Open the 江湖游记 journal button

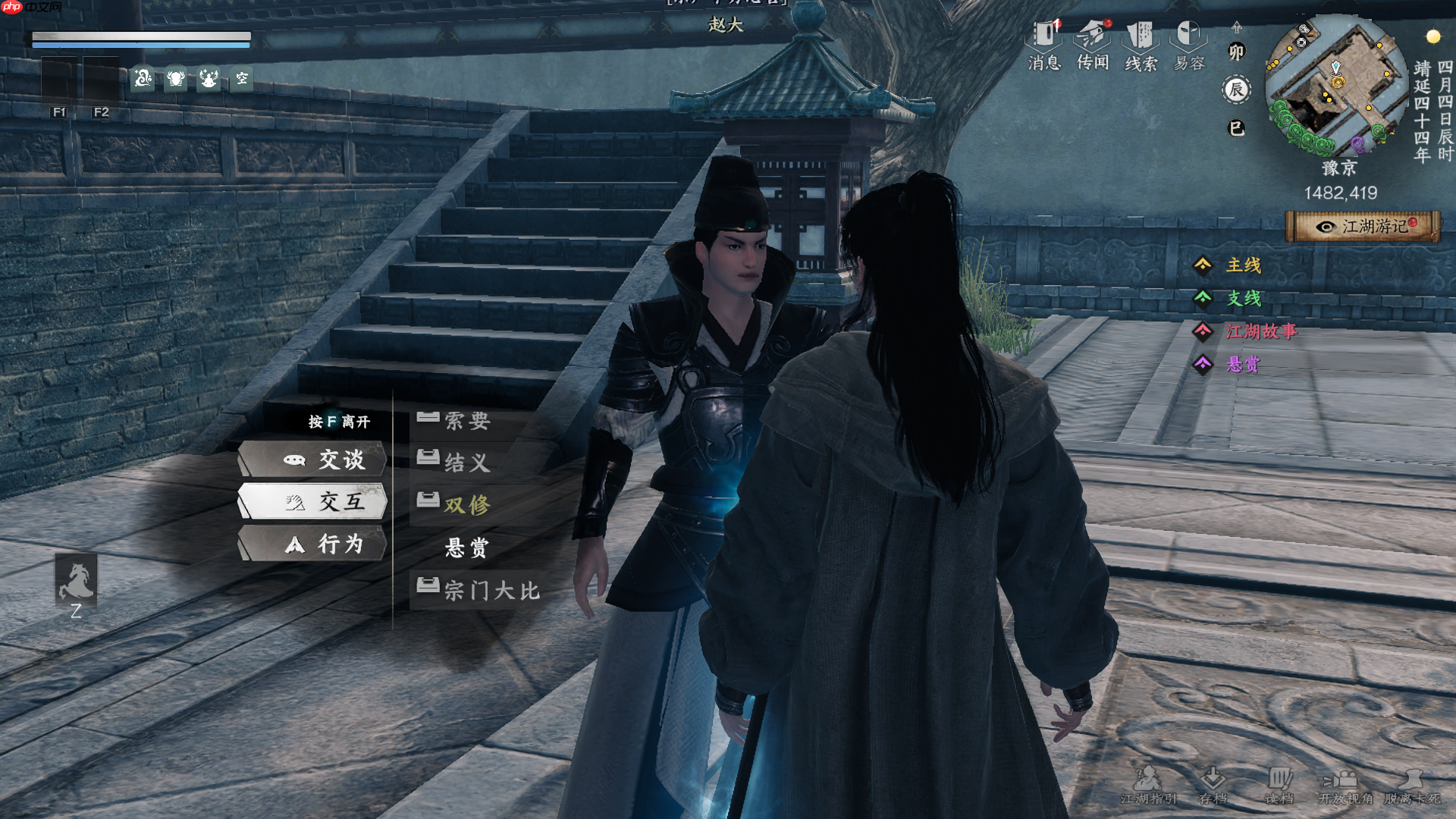coord(1363,226)
